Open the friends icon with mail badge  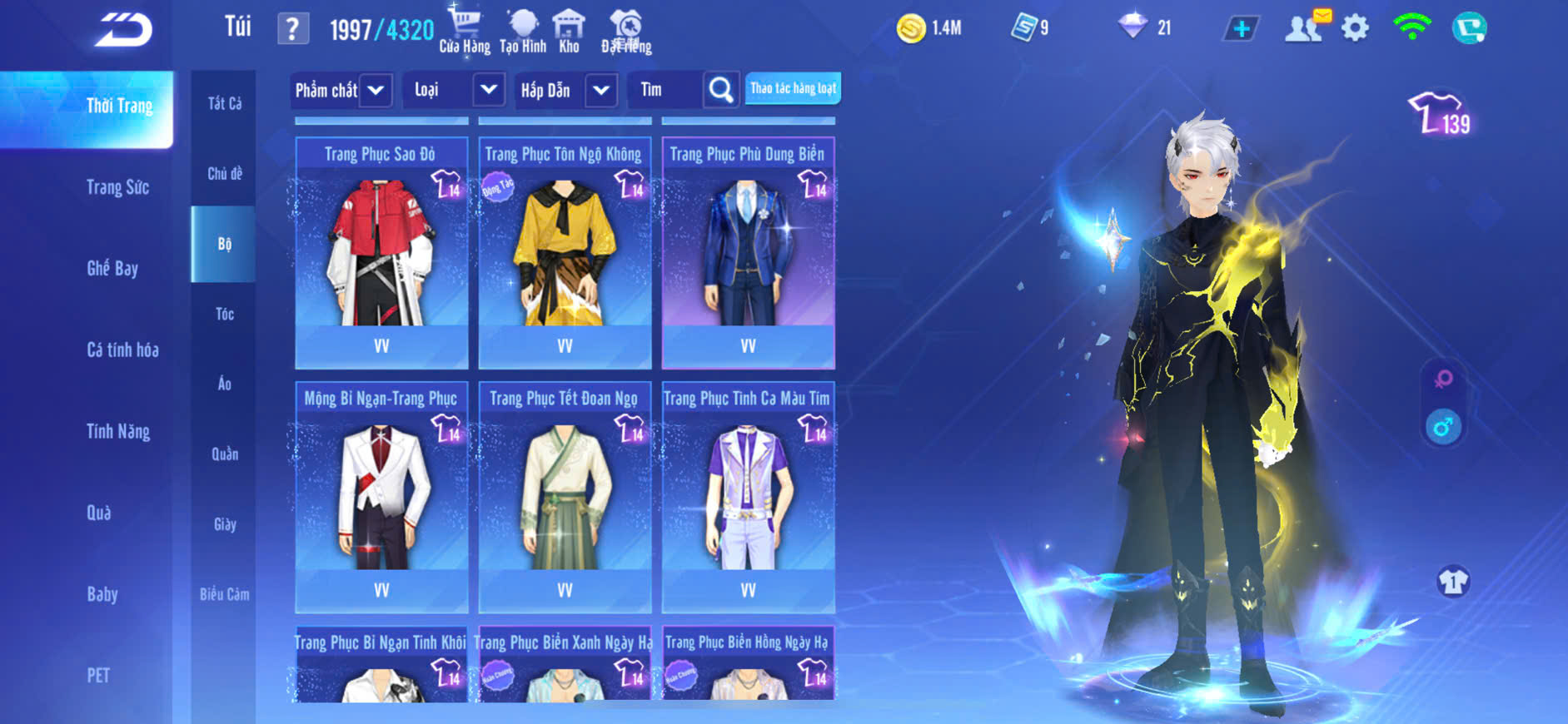[x=1305, y=27]
